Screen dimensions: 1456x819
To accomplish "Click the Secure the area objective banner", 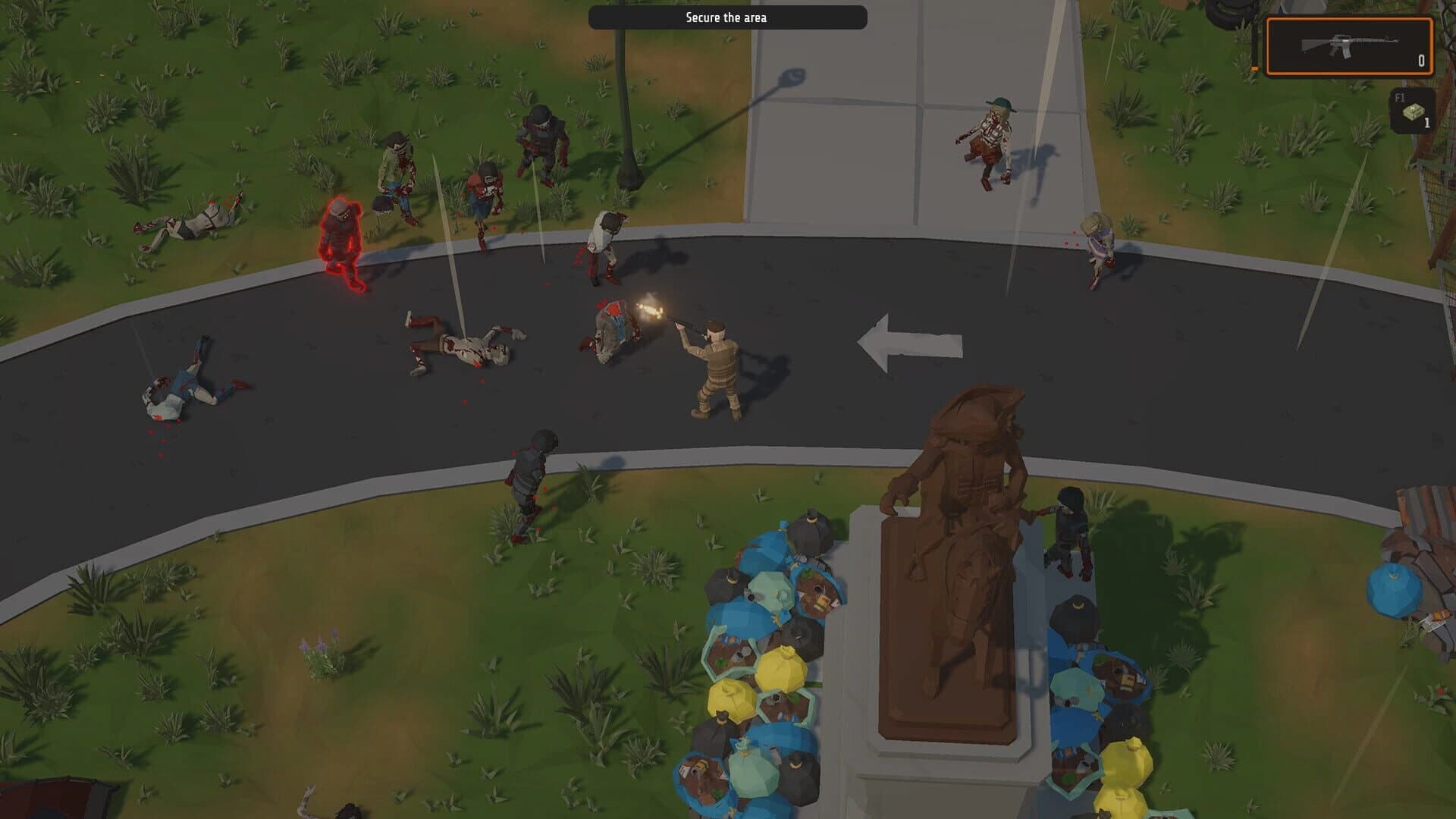I will pos(728,16).
